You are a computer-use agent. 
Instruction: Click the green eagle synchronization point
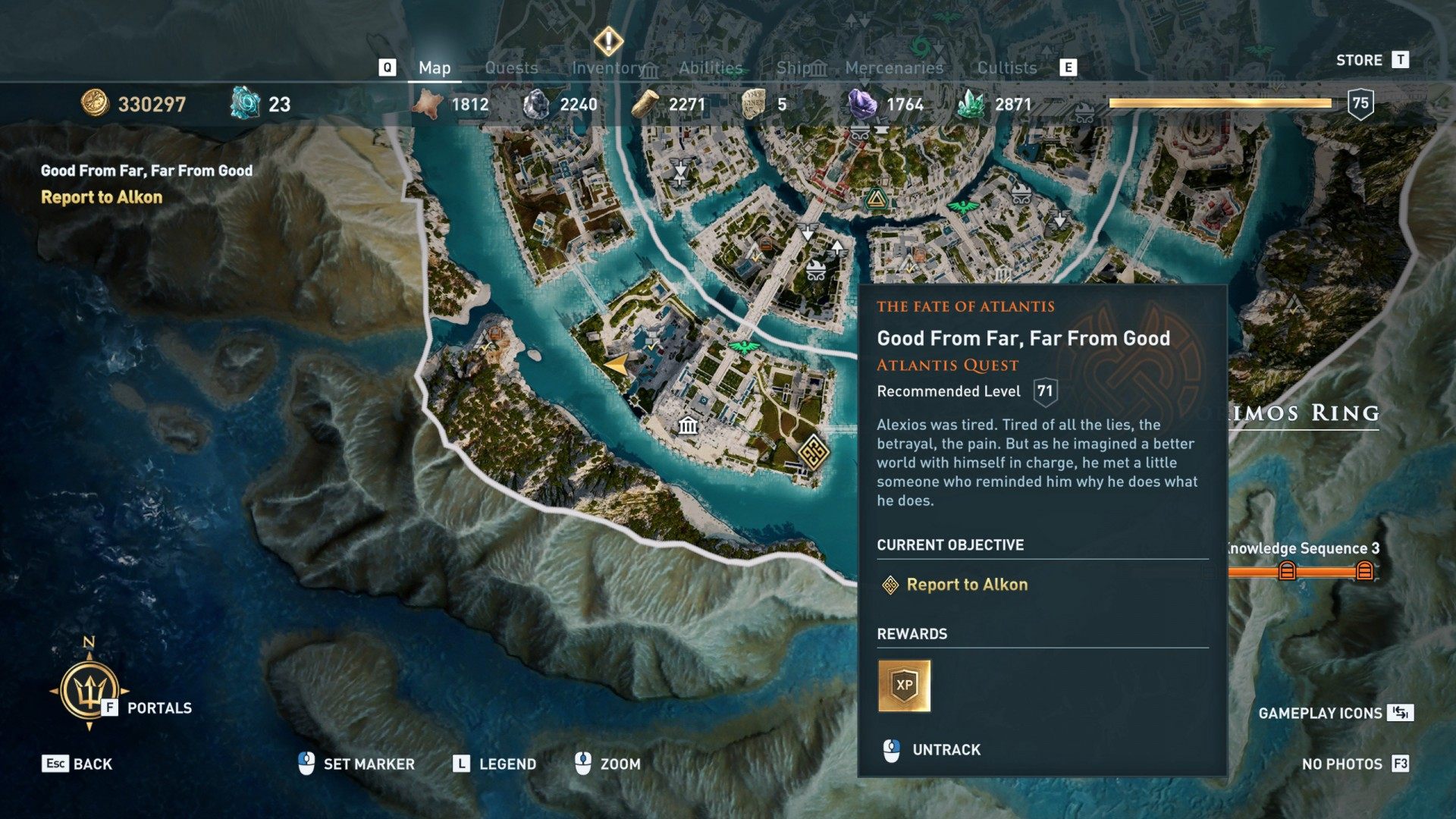coord(744,347)
